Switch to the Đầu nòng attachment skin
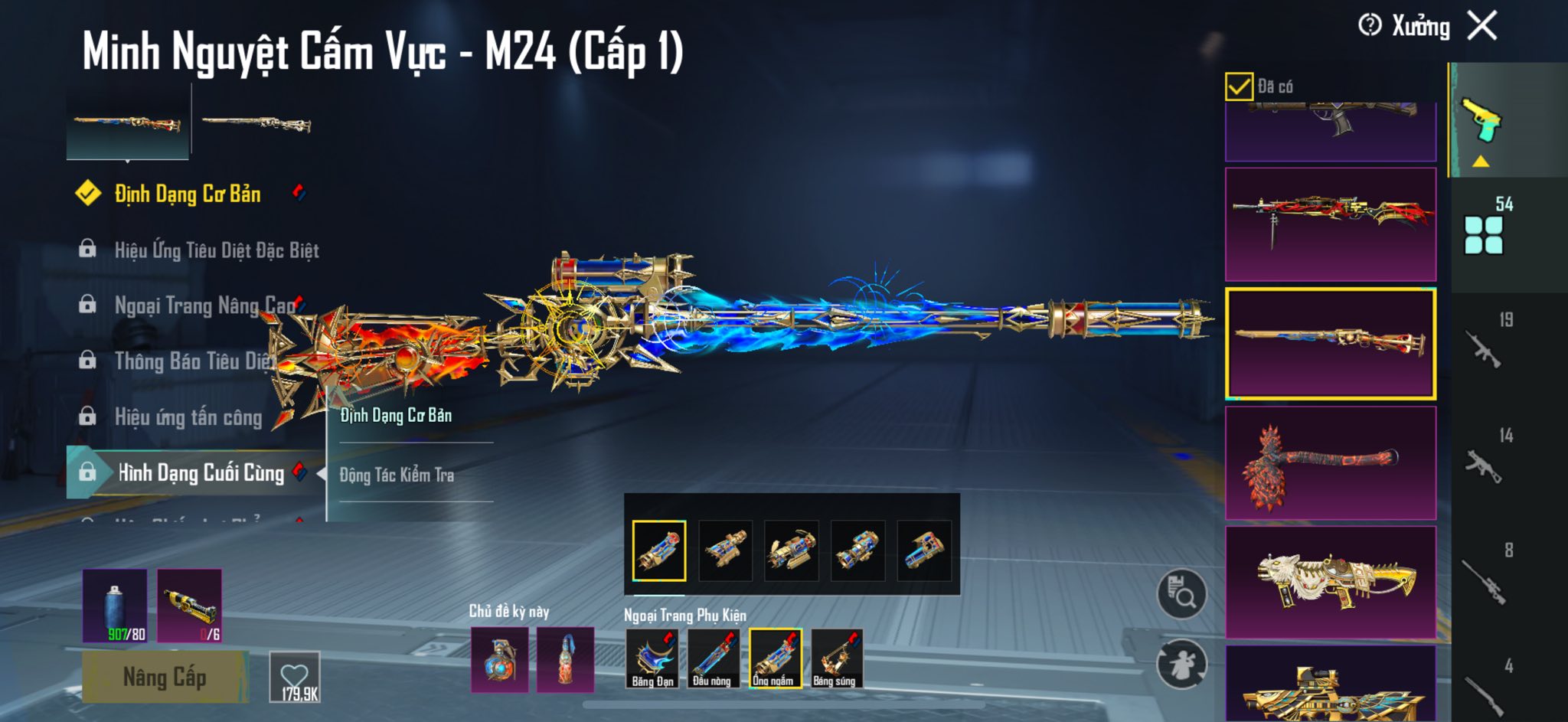1568x722 pixels. 713,658
